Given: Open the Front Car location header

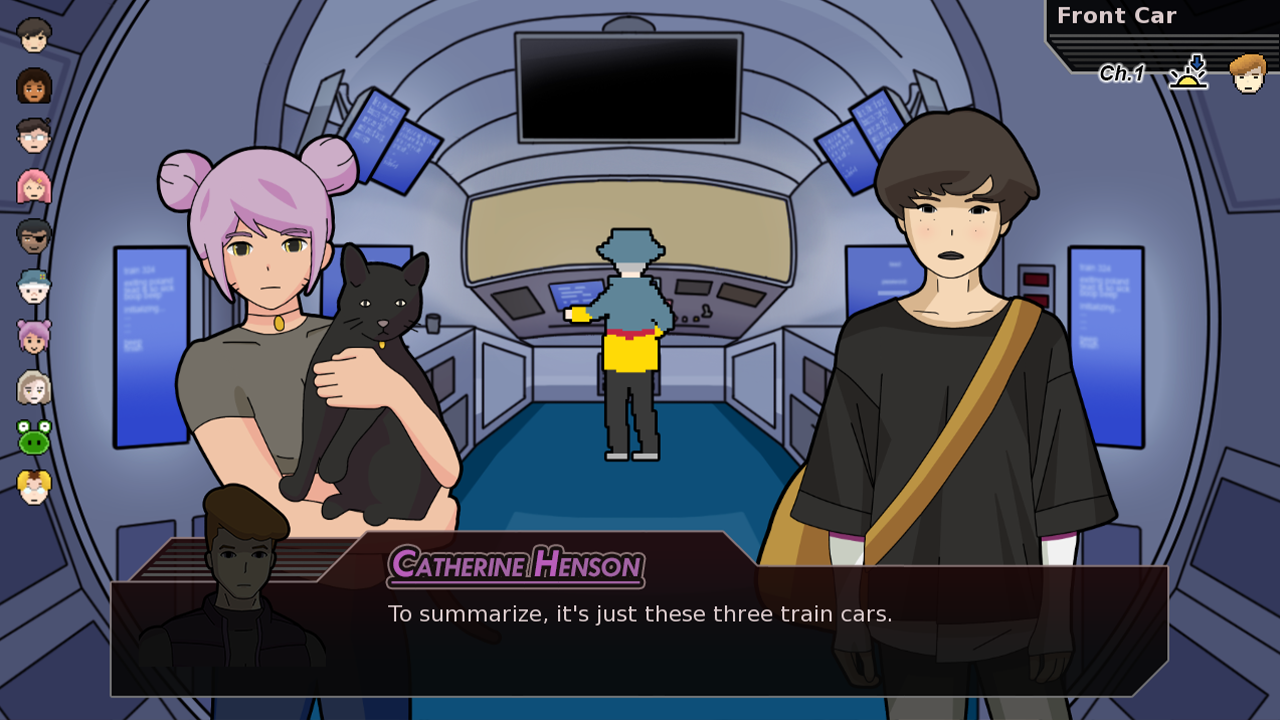Looking at the screenshot, I should pos(1117,16).
